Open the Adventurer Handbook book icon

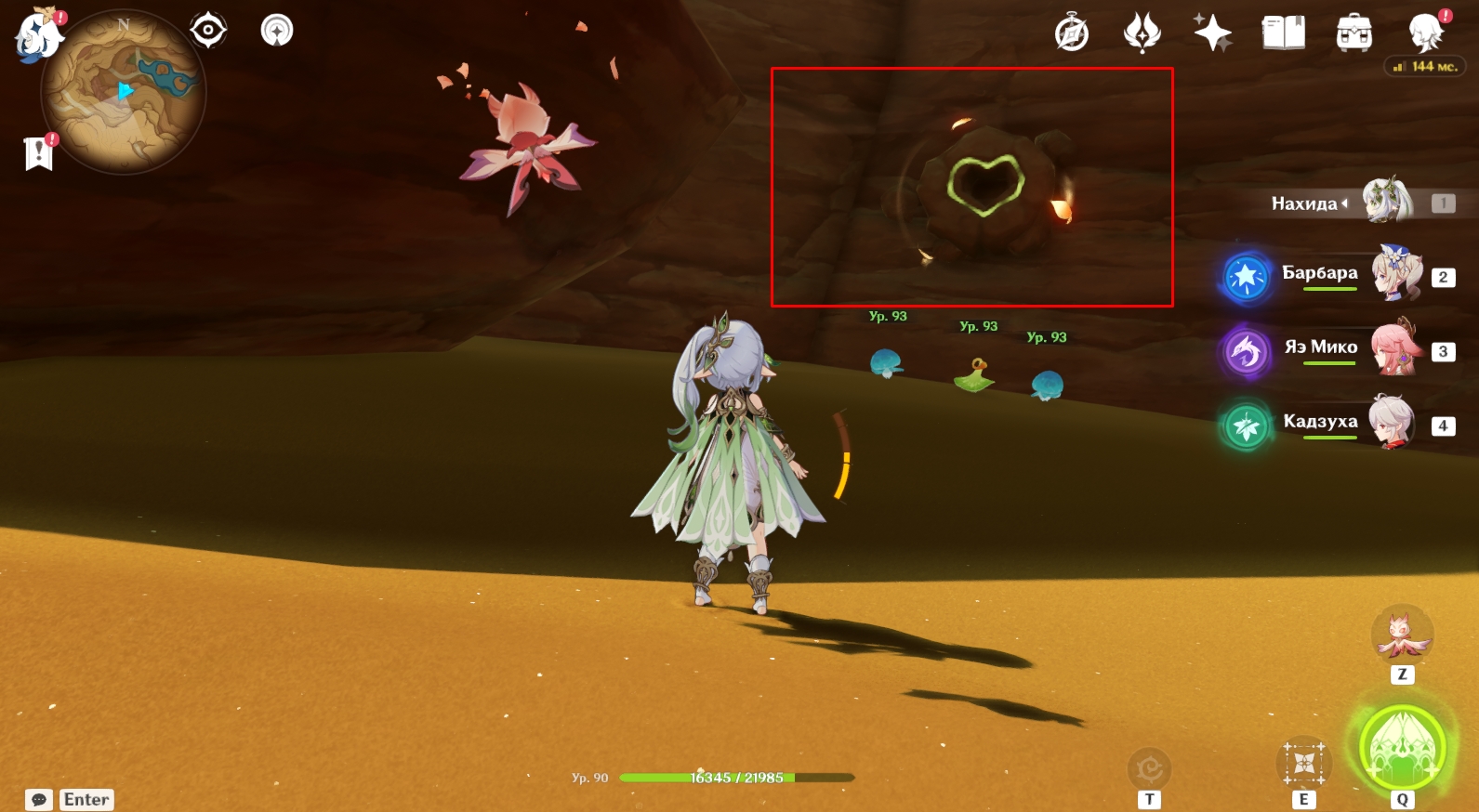(1283, 33)
